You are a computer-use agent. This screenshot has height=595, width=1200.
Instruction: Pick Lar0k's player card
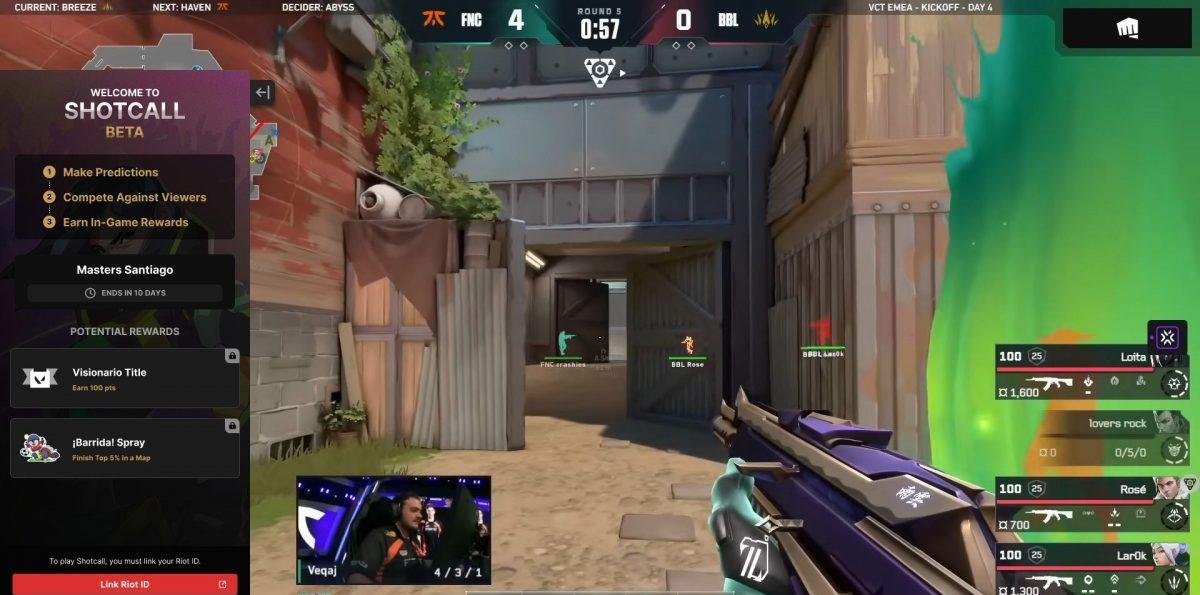(x=1091, y=568)
